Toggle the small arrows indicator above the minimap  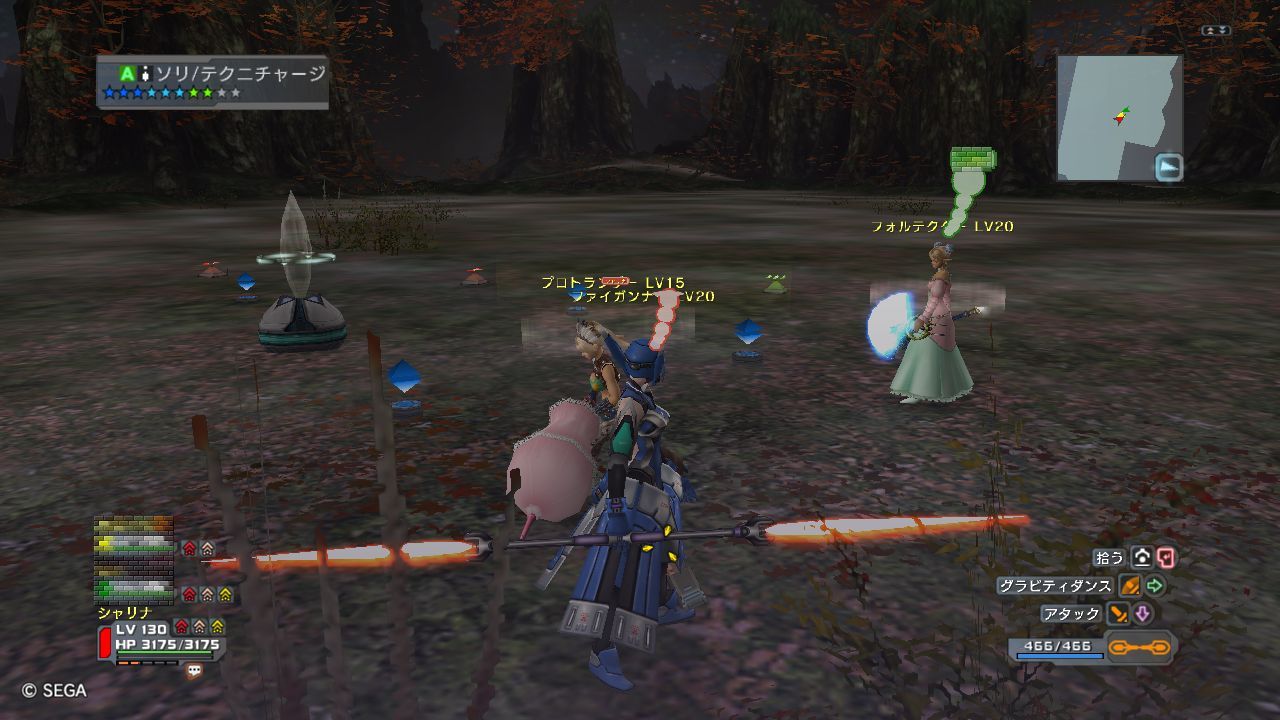(x=1217, y=31)
